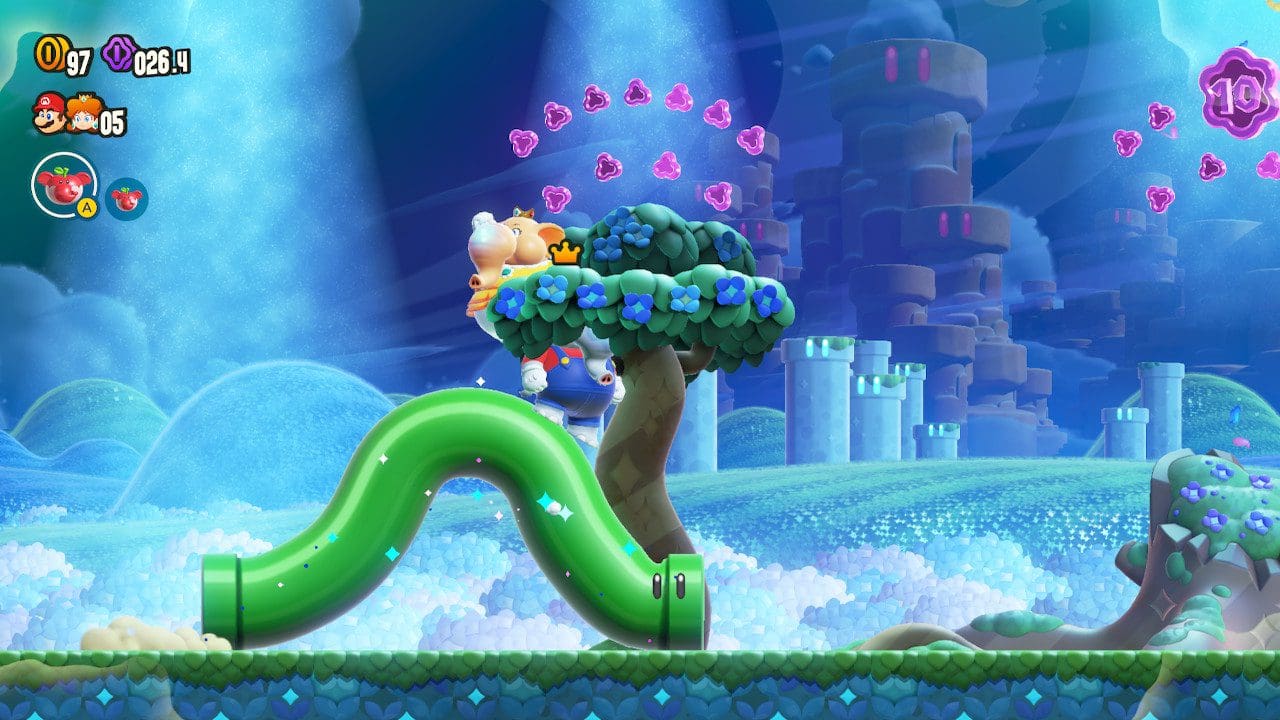Viewport: 1280px width, 720px height.
Task: Select the circled stored Elephant Fruit item
Action: click(64, 184)
